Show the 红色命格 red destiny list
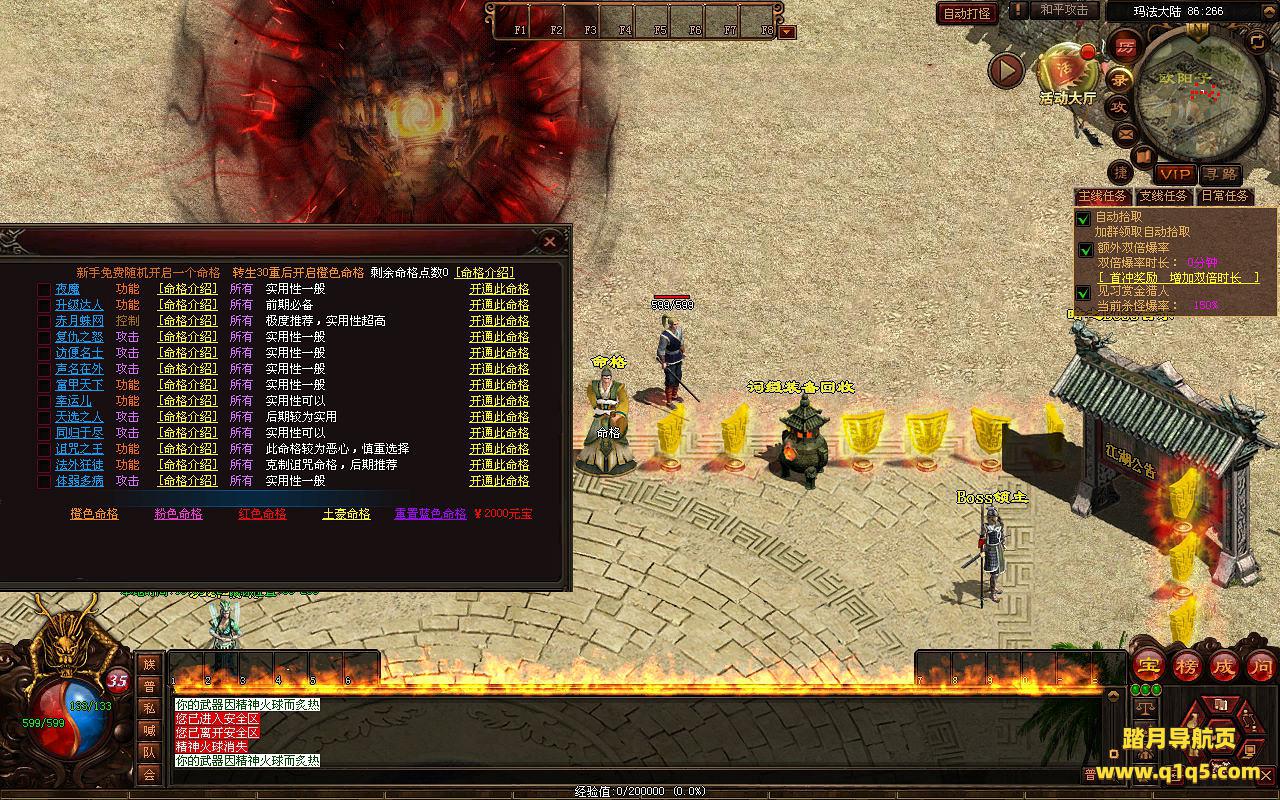1280x800 pixels. point(262,514)
